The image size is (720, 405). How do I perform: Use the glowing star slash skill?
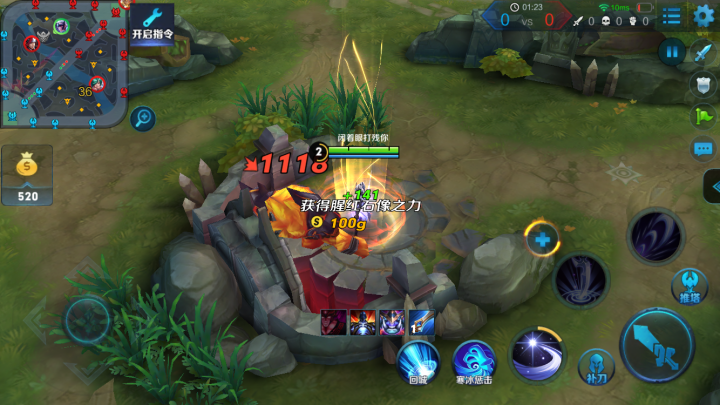coord(537,354)
